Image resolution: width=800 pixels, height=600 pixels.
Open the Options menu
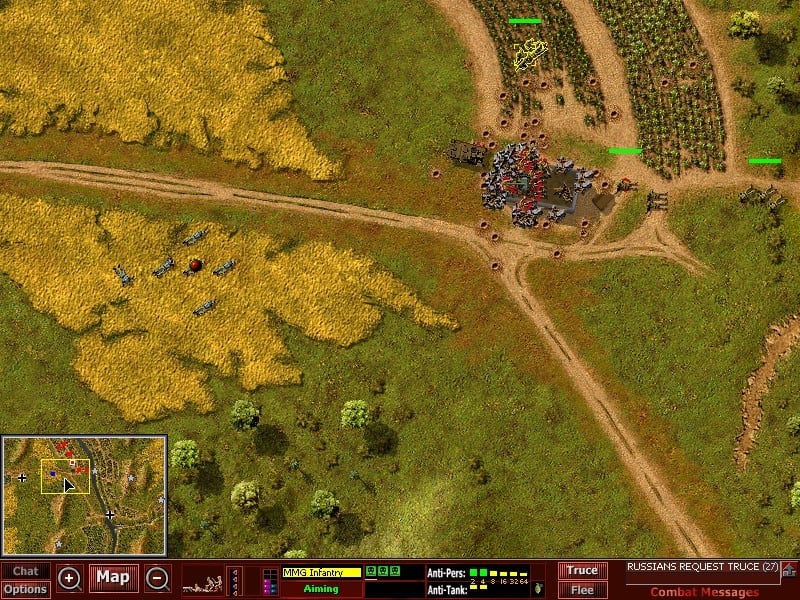[25, 589]
